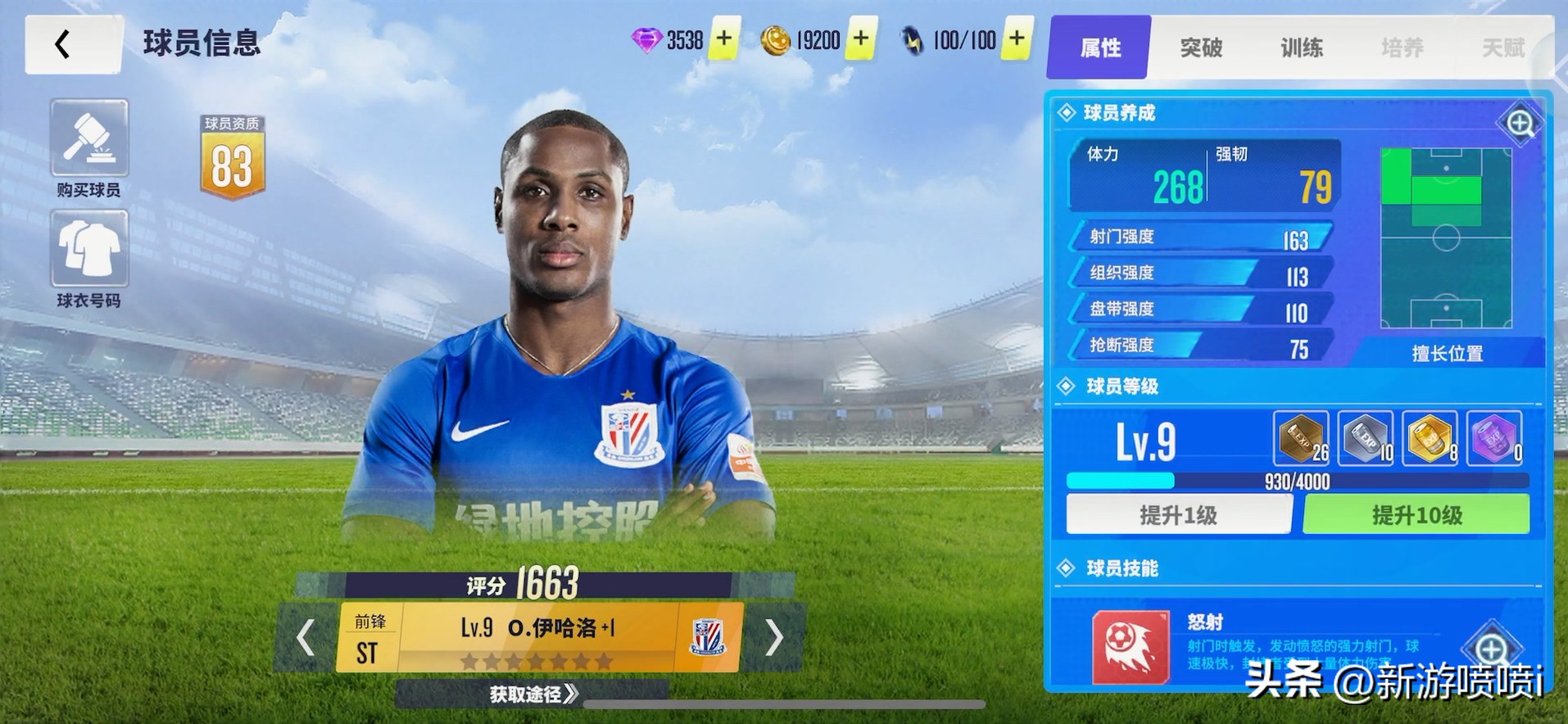Show the previous player with left arrow
This screenshot has width=1568, height=724.
[x=306, y=637]
